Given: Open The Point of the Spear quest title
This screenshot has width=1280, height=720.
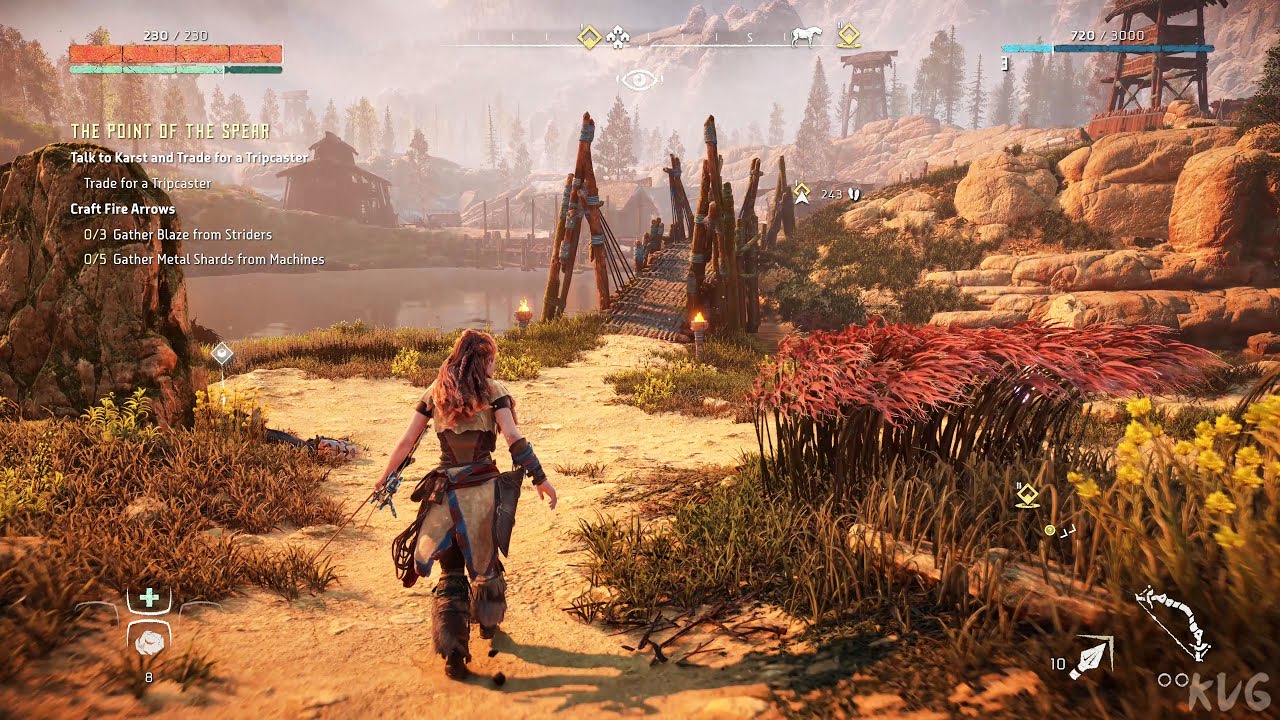Looking at the screenshot, I should click(x=170, y=132).
